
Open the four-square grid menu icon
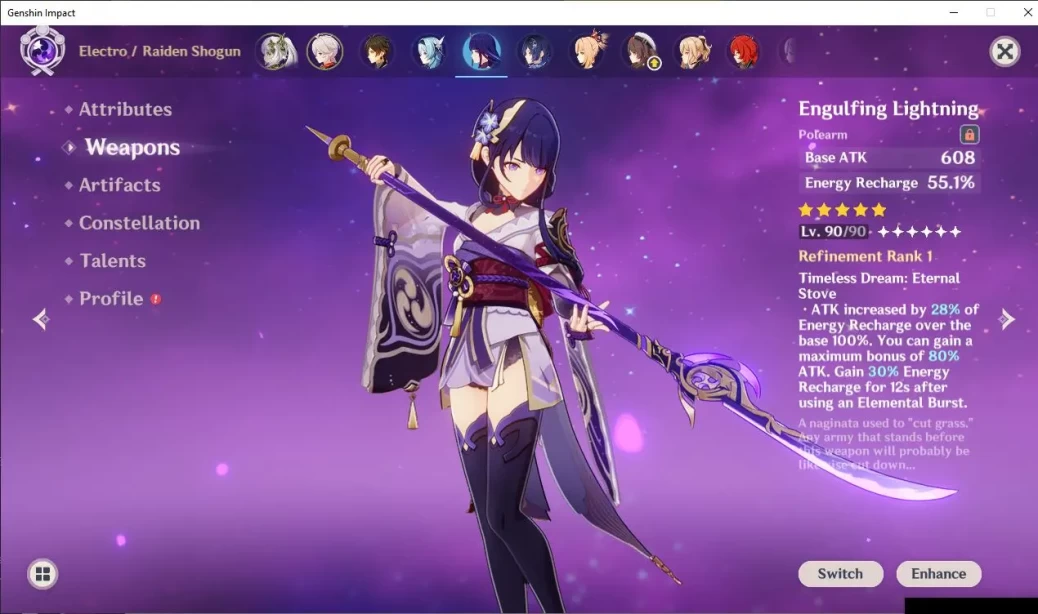point(42,574)
